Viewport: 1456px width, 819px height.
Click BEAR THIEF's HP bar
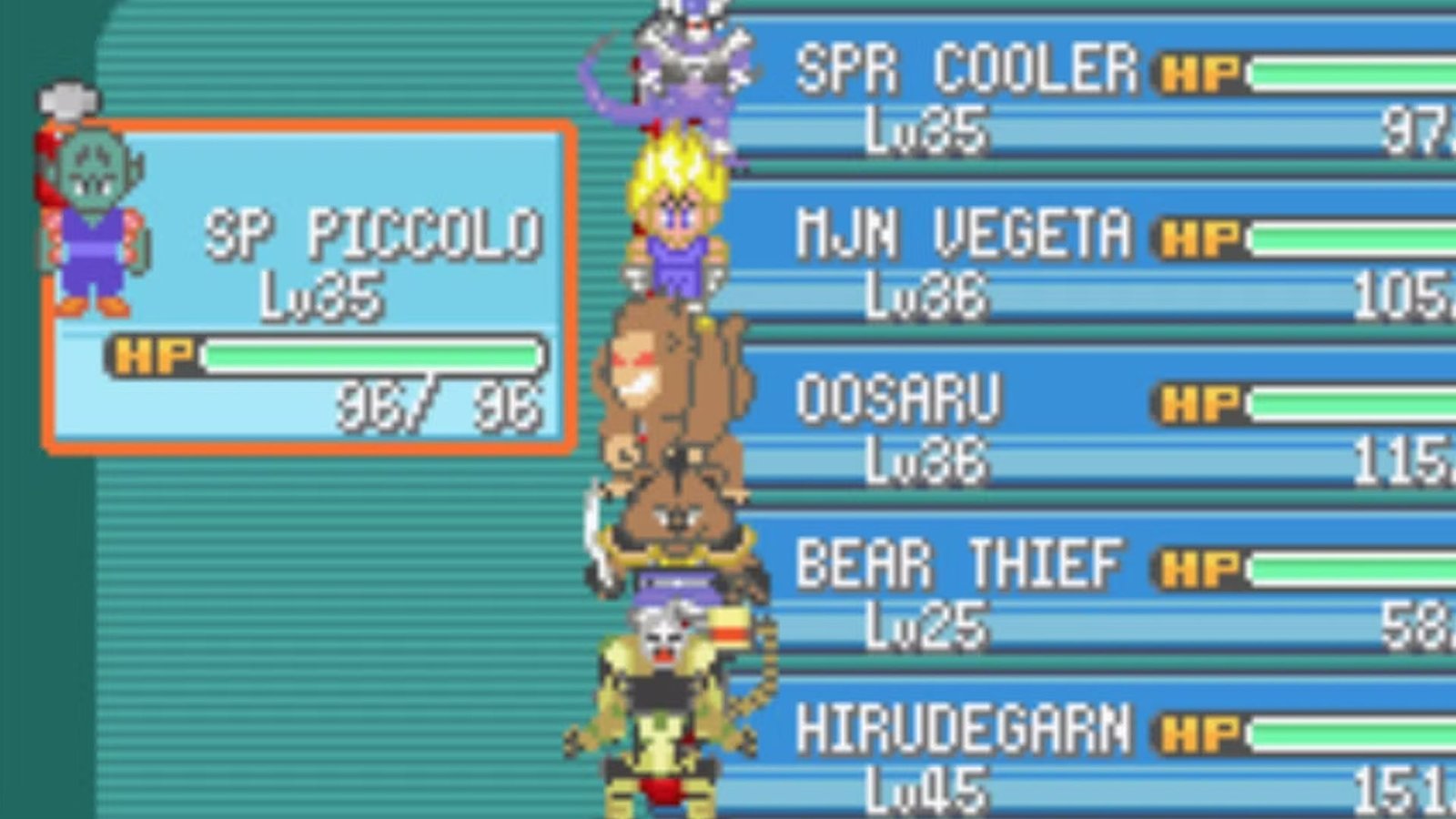[1356, 564]
